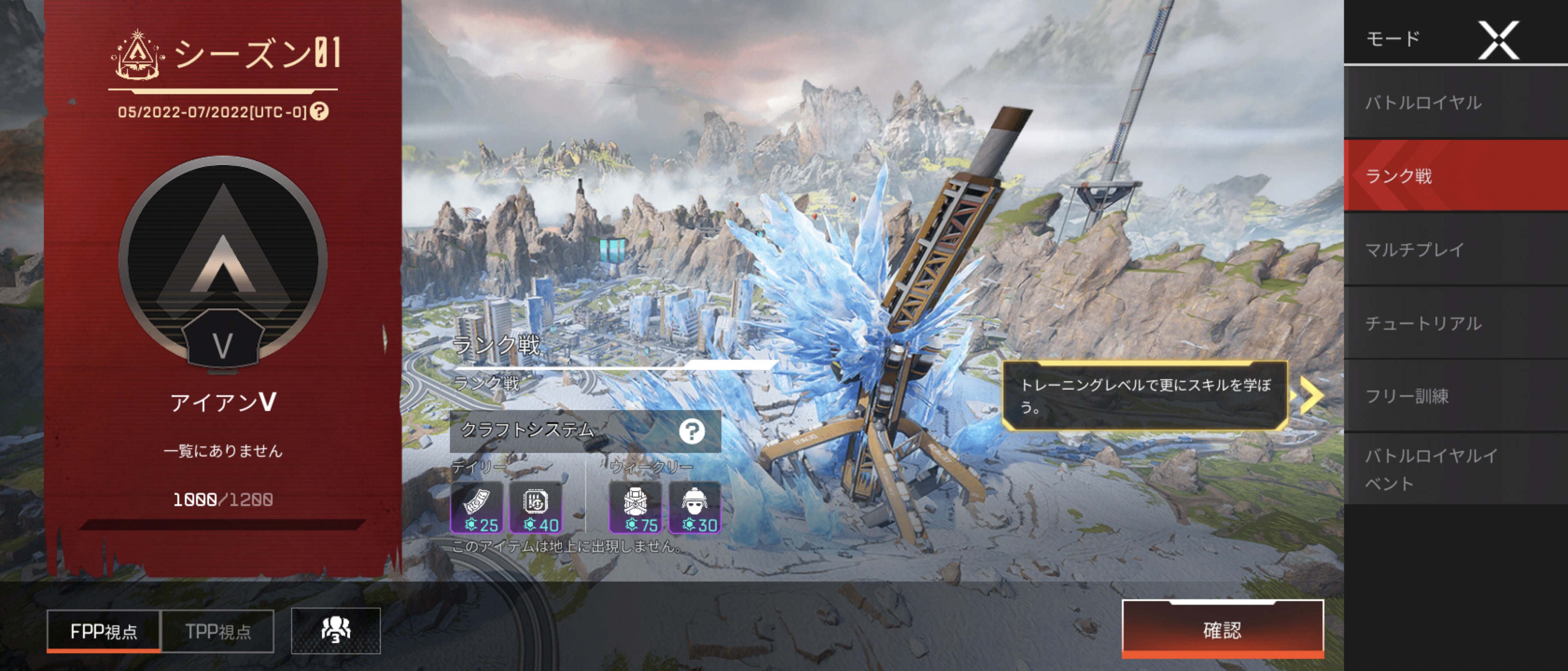This screenshot has width=1568, height=671.
Task: Open the アイアンV rank badge
Action: click(223, 262)
